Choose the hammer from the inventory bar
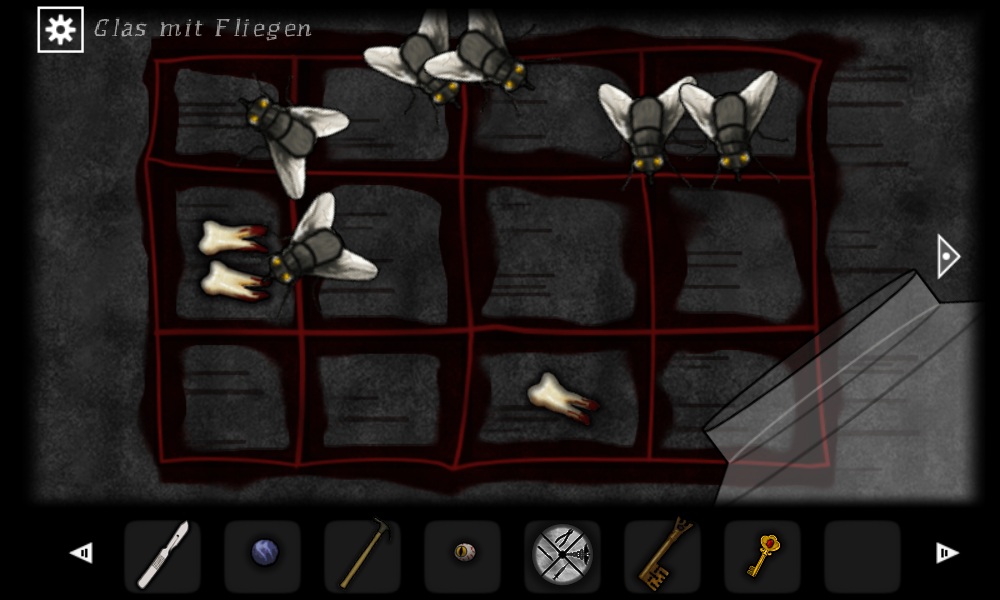Screen dimensions: 1000x600 [362, 554]
